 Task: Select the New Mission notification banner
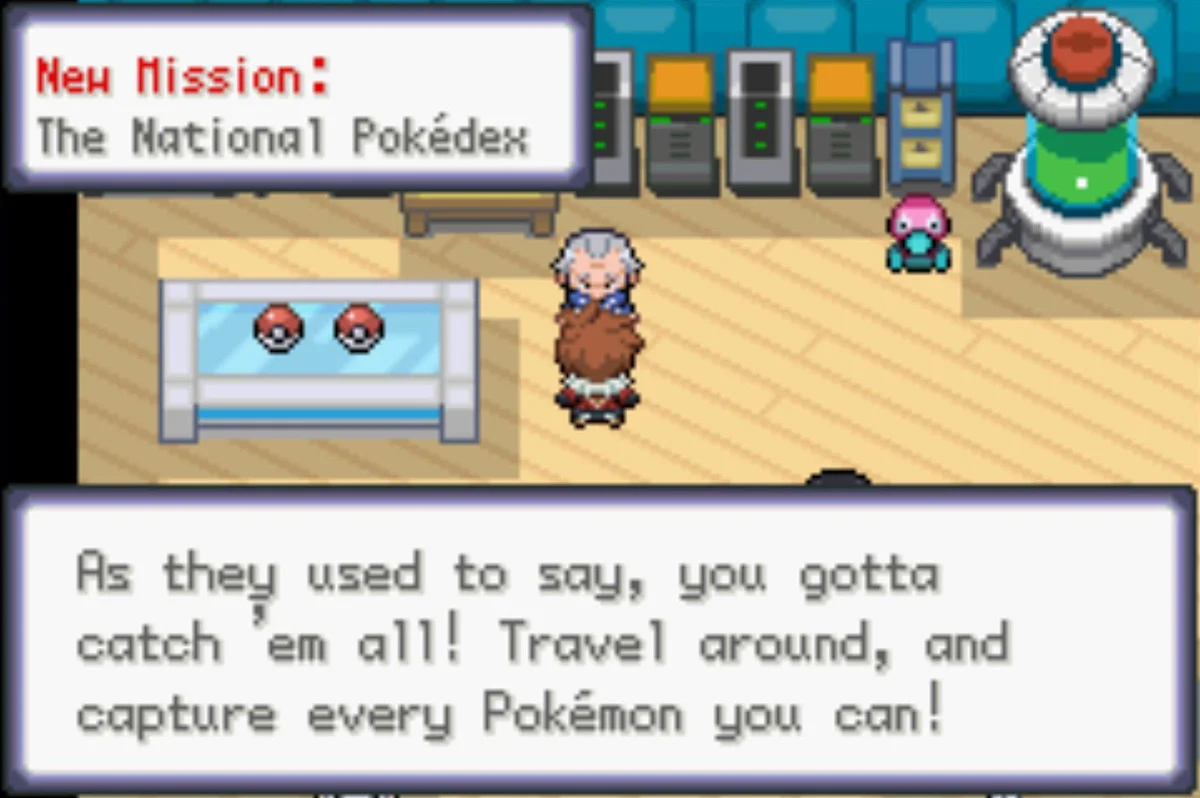click(x=298, y=104)
